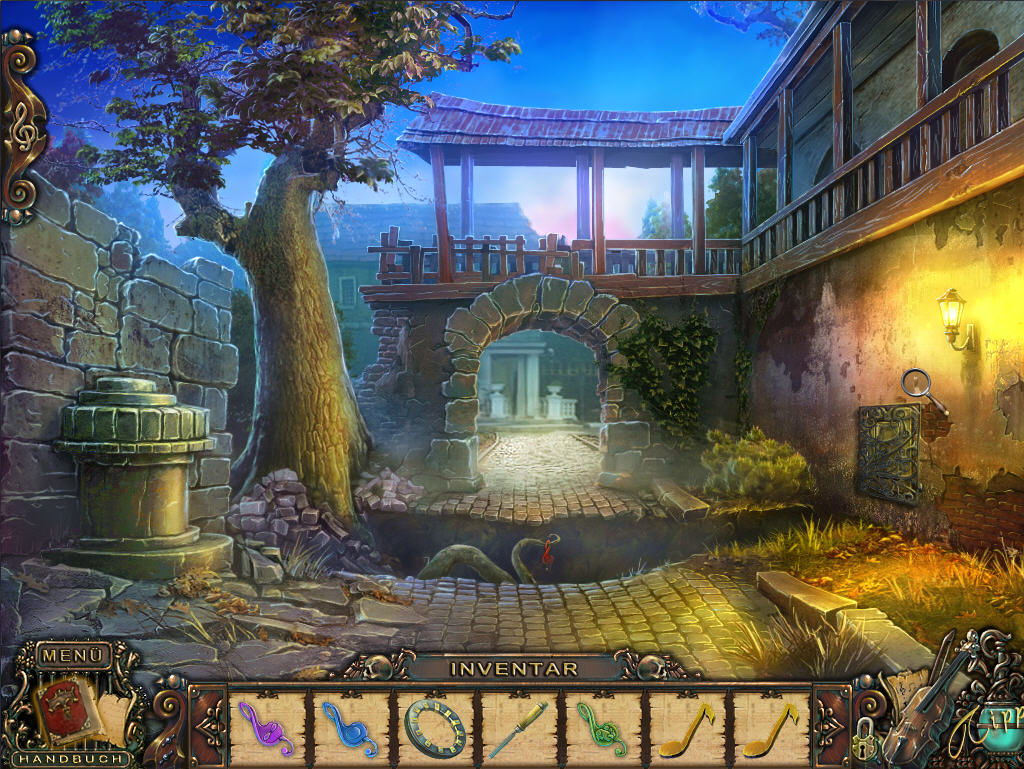Select the purple treble clef item

(267, 729)
